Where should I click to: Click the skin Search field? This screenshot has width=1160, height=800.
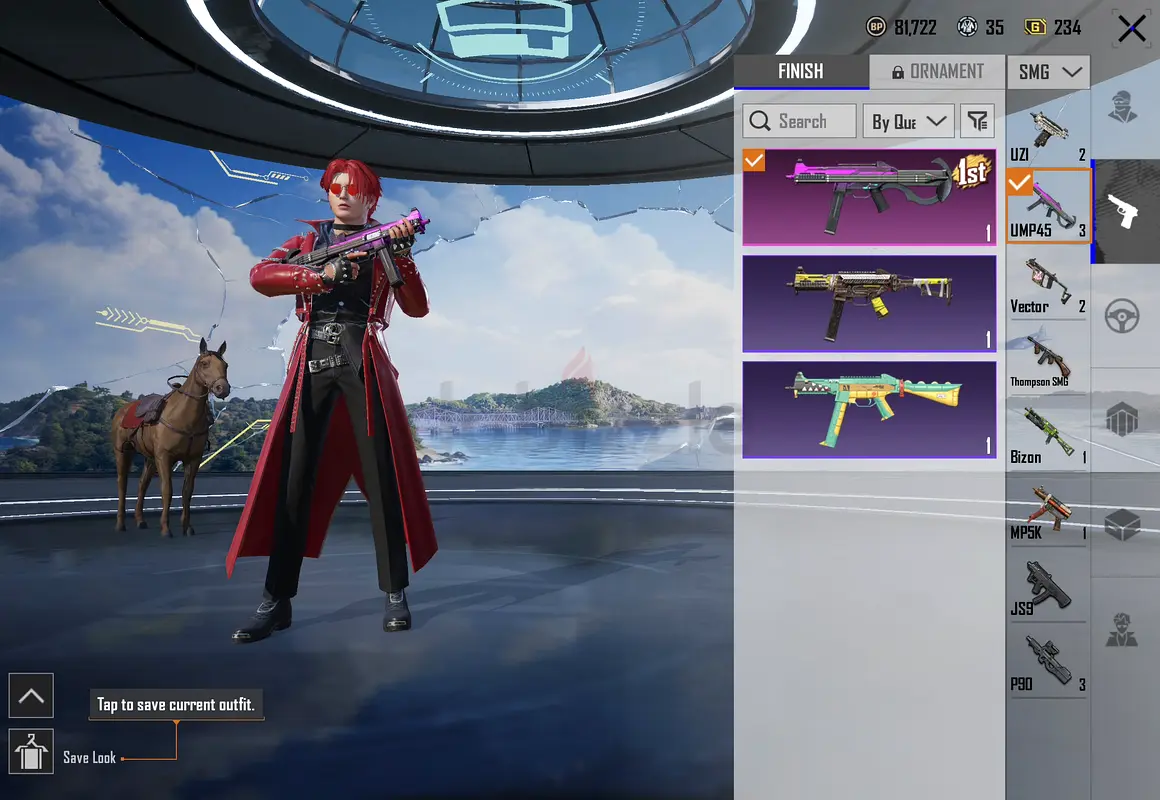pos(800,121)
